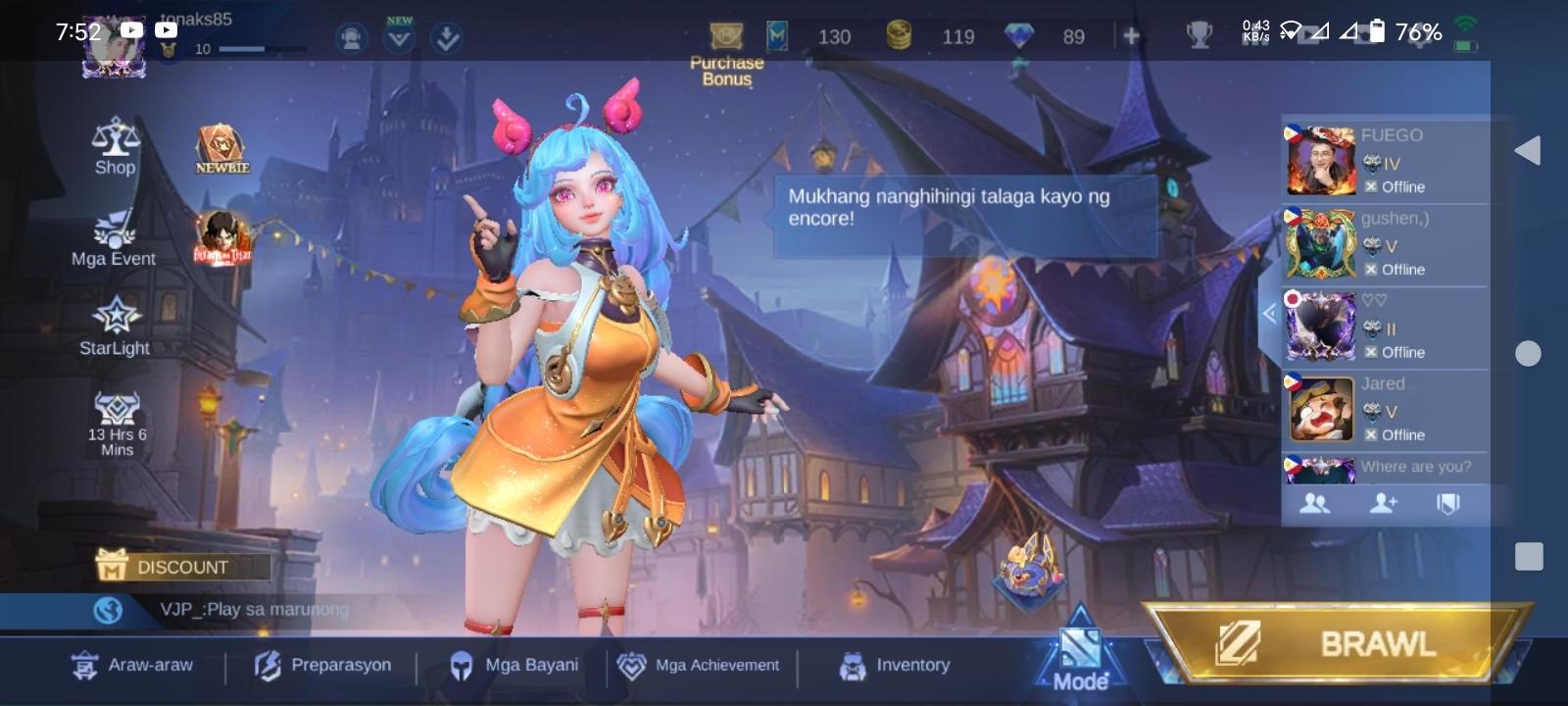Open the Mode selection icon
The height and width of the screenshot is (706, 1568).
click(x=1078, y=649)
